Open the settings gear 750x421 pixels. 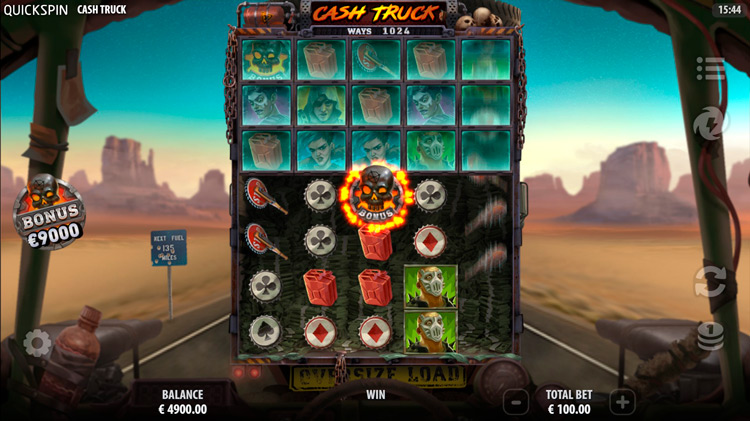[x=37, y=344]
